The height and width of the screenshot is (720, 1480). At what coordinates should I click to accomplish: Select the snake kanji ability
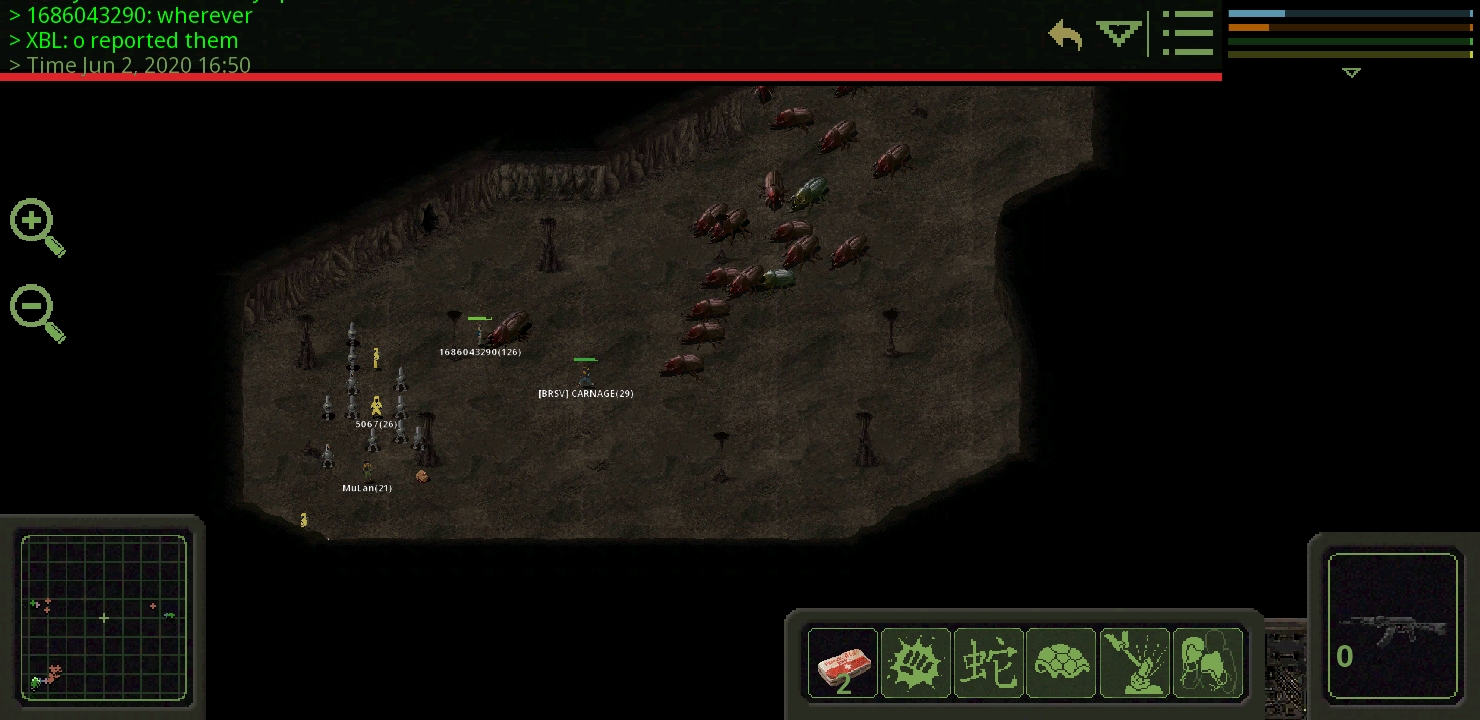pyautogui.click(x=988, y=662)
